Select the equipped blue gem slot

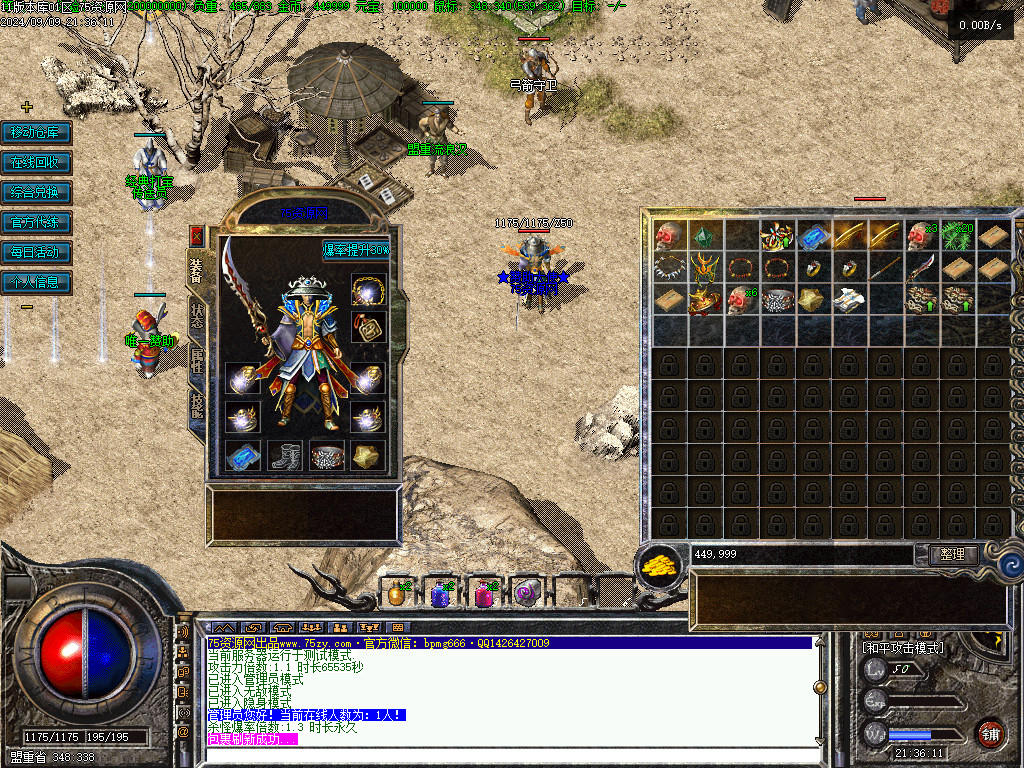pyautogui.click(x=242, y=456)
